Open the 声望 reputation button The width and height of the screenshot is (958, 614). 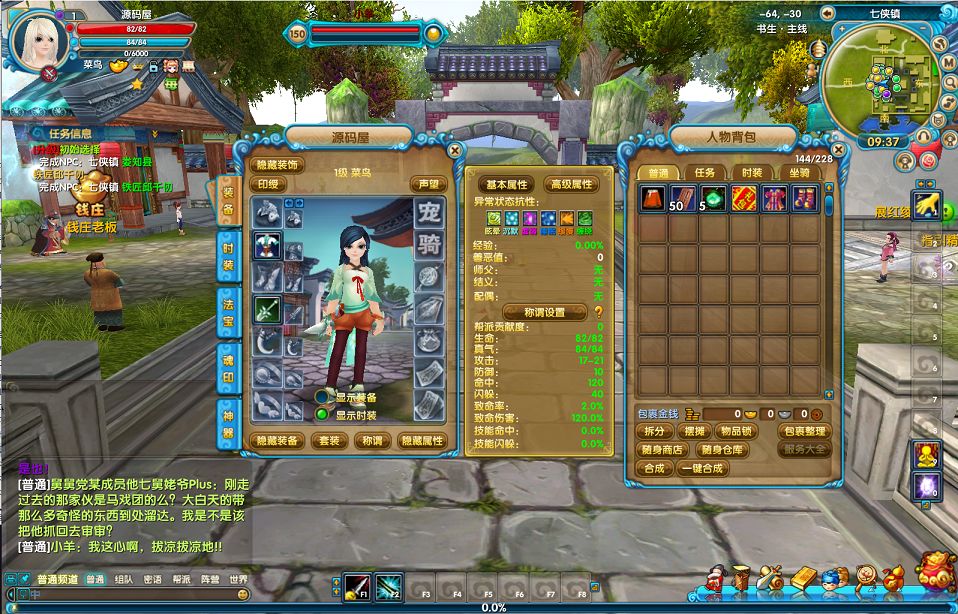click(428, 184)
